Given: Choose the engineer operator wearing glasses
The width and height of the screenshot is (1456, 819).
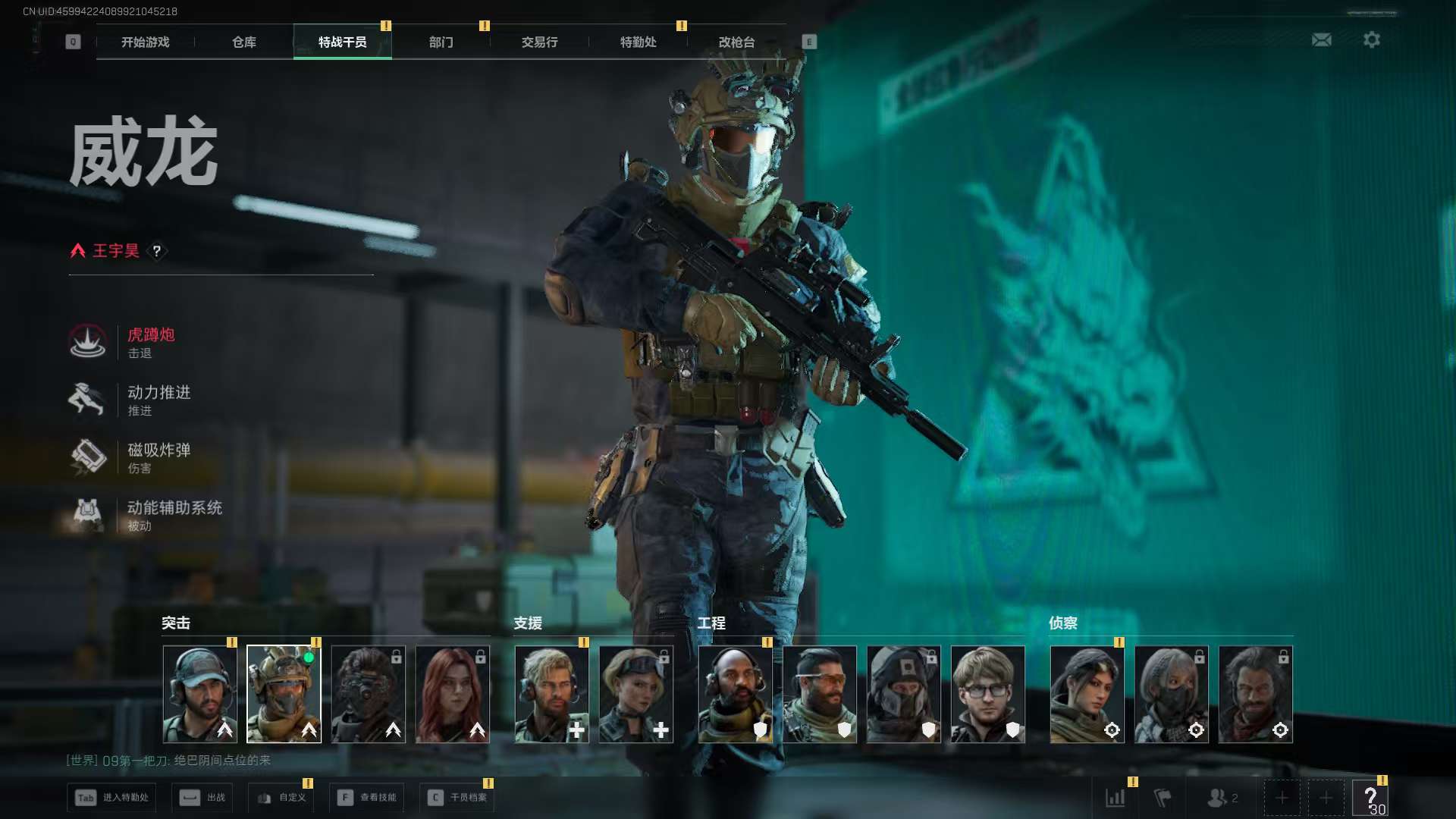Looking at the screenshot, I should click(987, 694).
